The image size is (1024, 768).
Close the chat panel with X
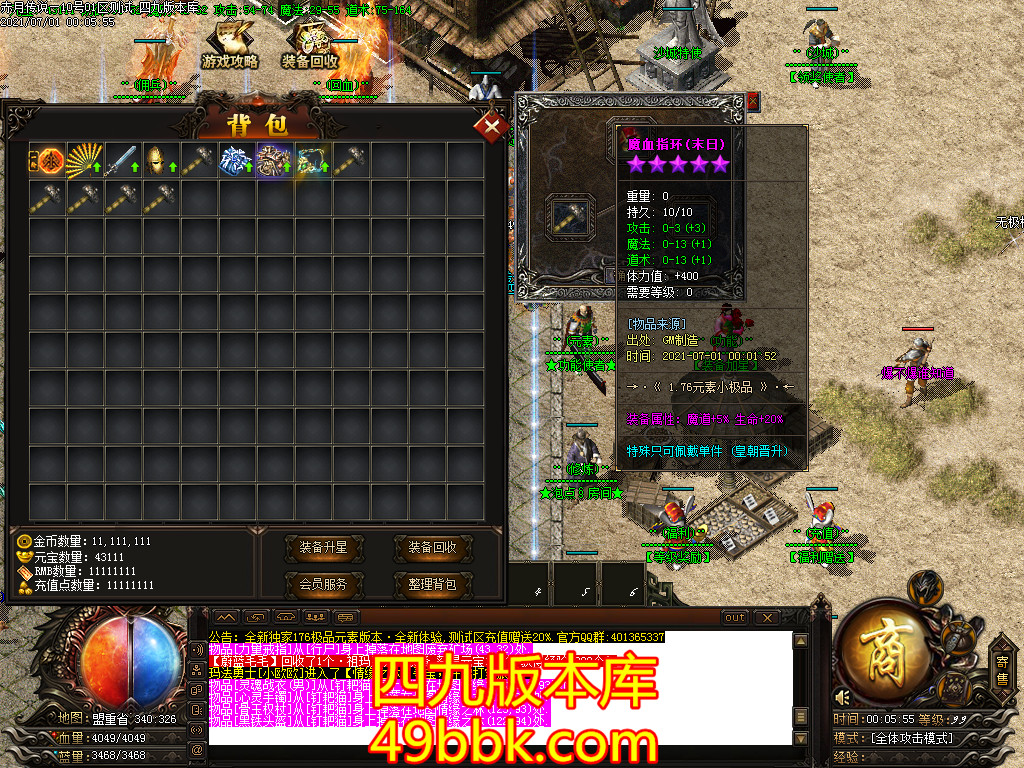[x=766, y=617]
